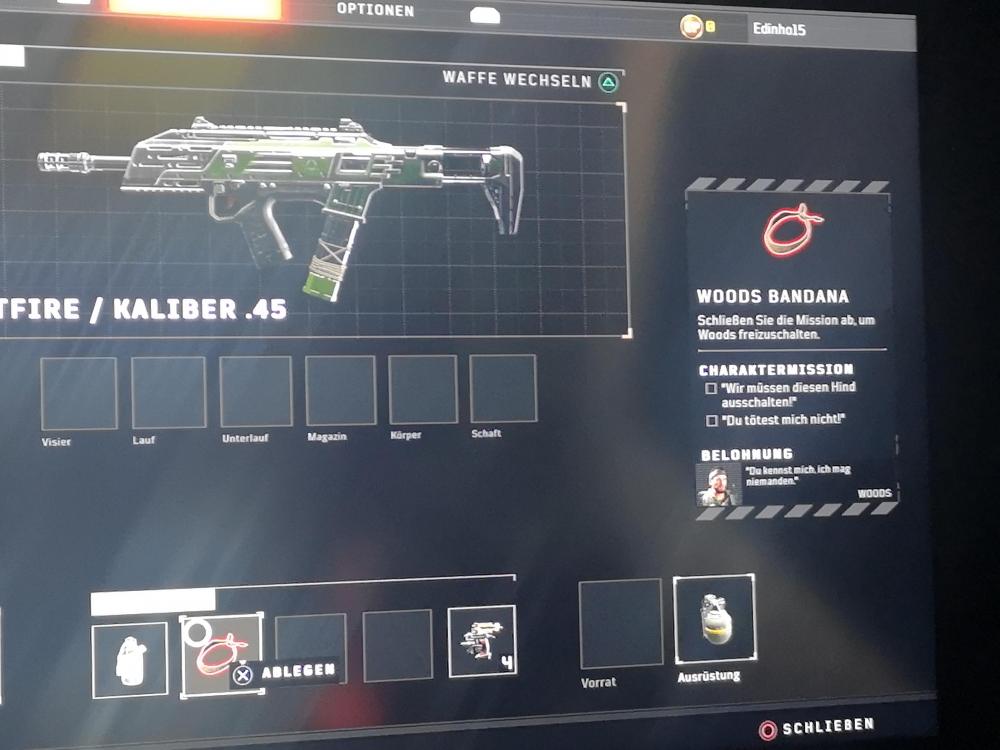The width and height of the screenshot is (1000, 750).
Task: Choose the Schaft attachment slot
Action: tap(503, 388)
